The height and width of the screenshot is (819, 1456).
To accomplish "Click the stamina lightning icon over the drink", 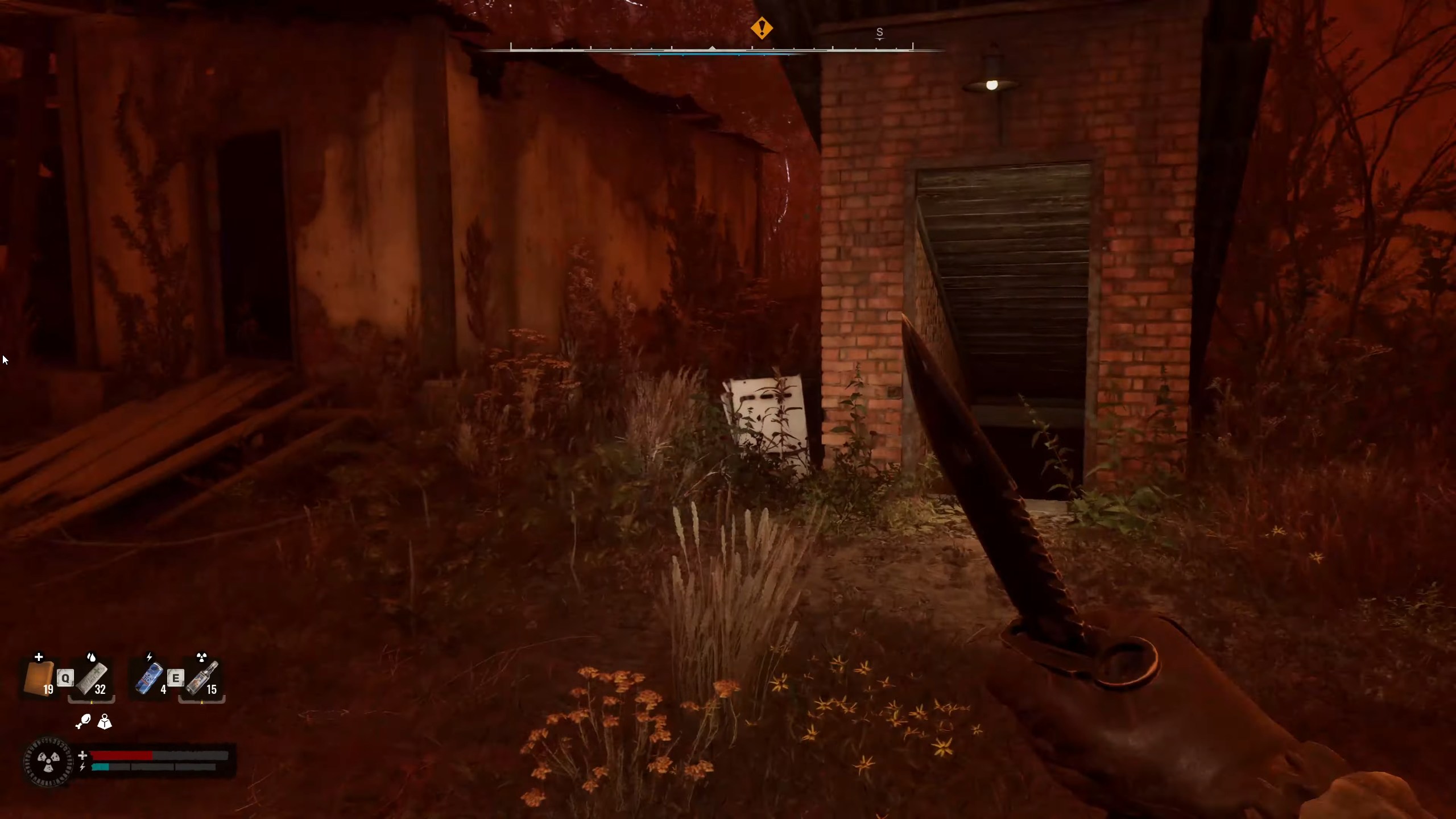I will click(150, 656).
